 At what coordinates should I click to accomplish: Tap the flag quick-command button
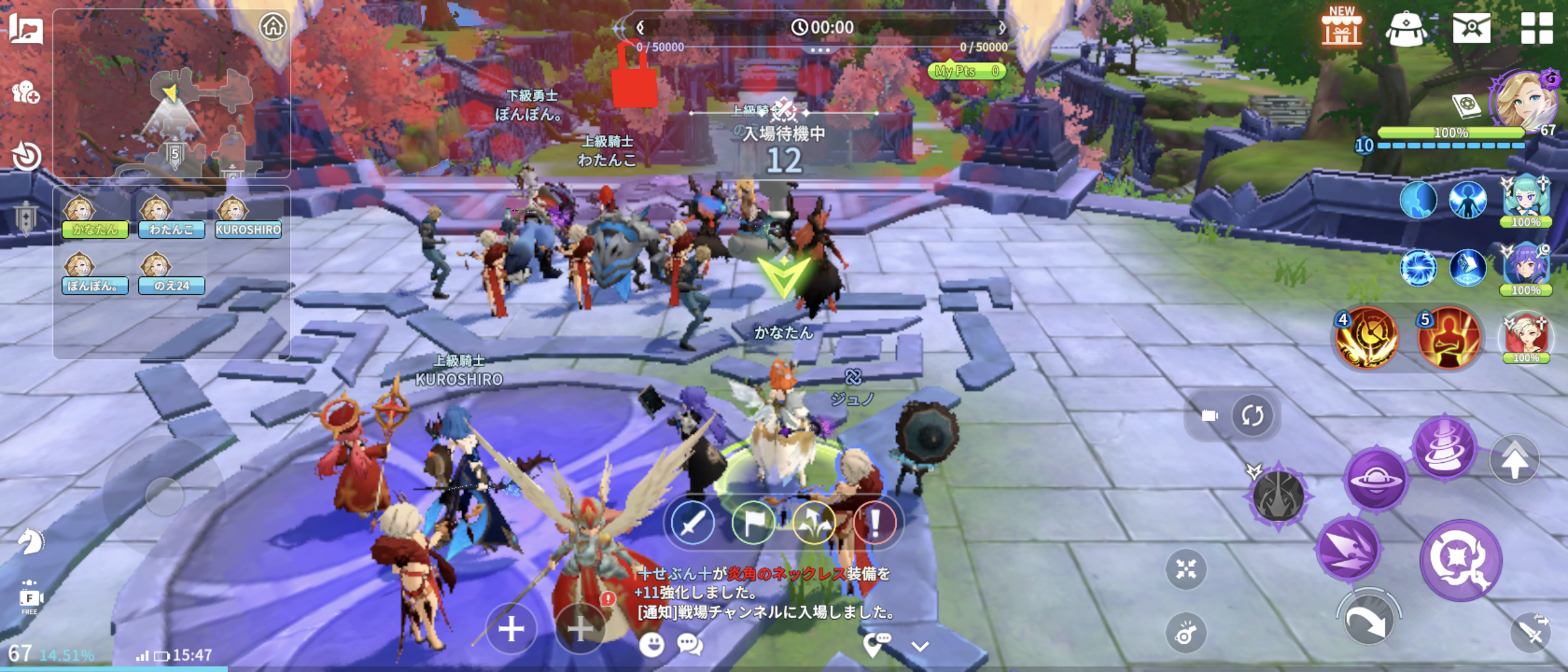pyautogui.click(x=753, y=523)
